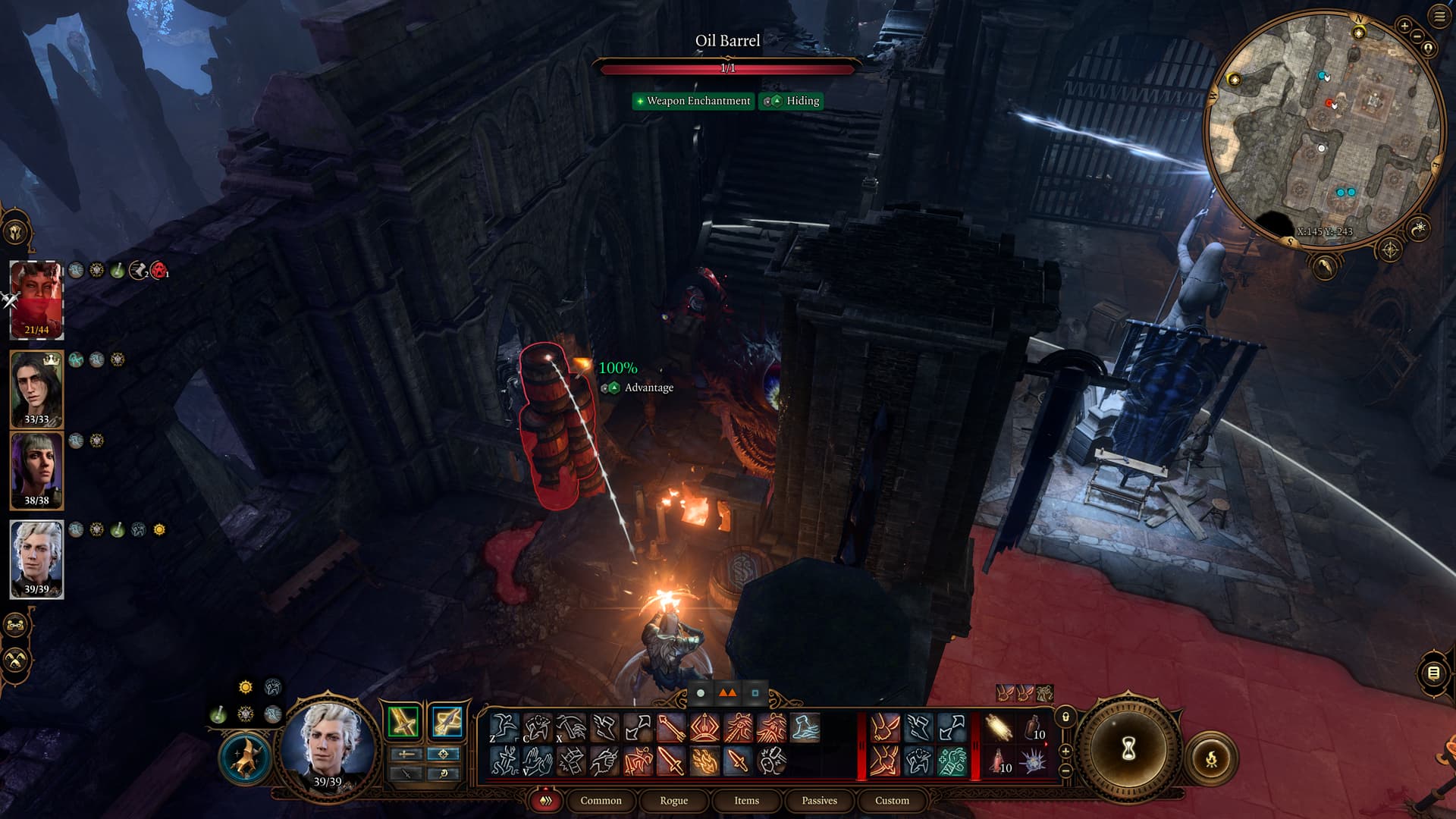Switch to the Common hotbar tab
The width and height of the screenshot is (1456, 819).
[x=601, y=801]
